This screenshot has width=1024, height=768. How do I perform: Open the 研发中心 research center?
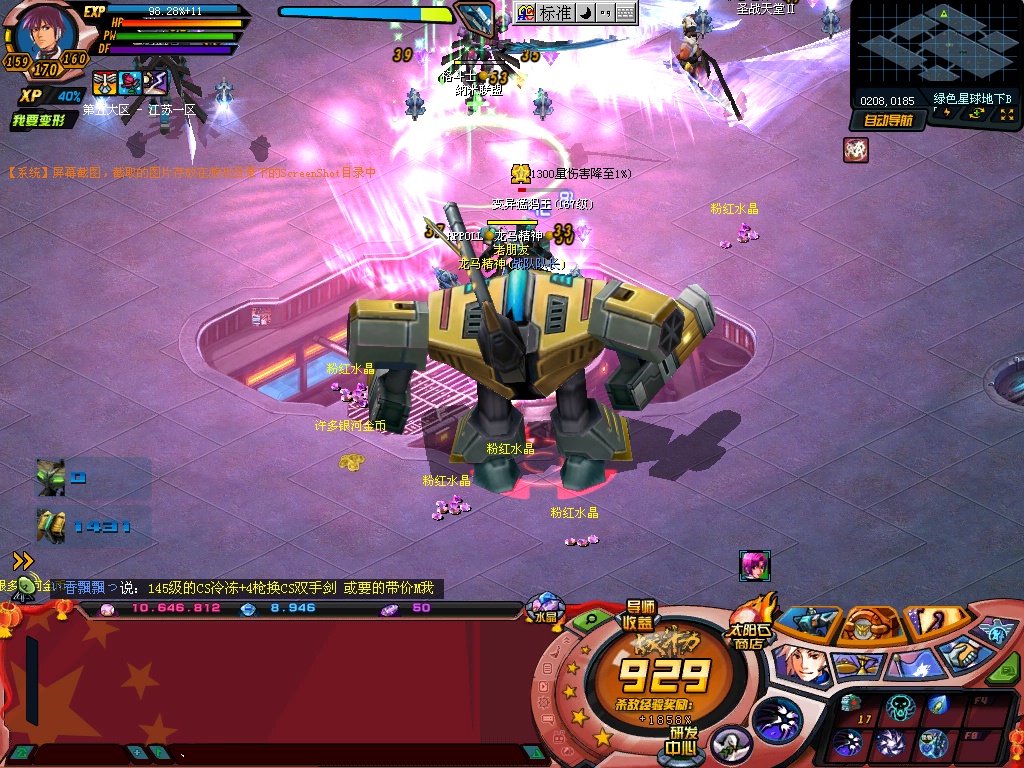[x=683, y=740]
